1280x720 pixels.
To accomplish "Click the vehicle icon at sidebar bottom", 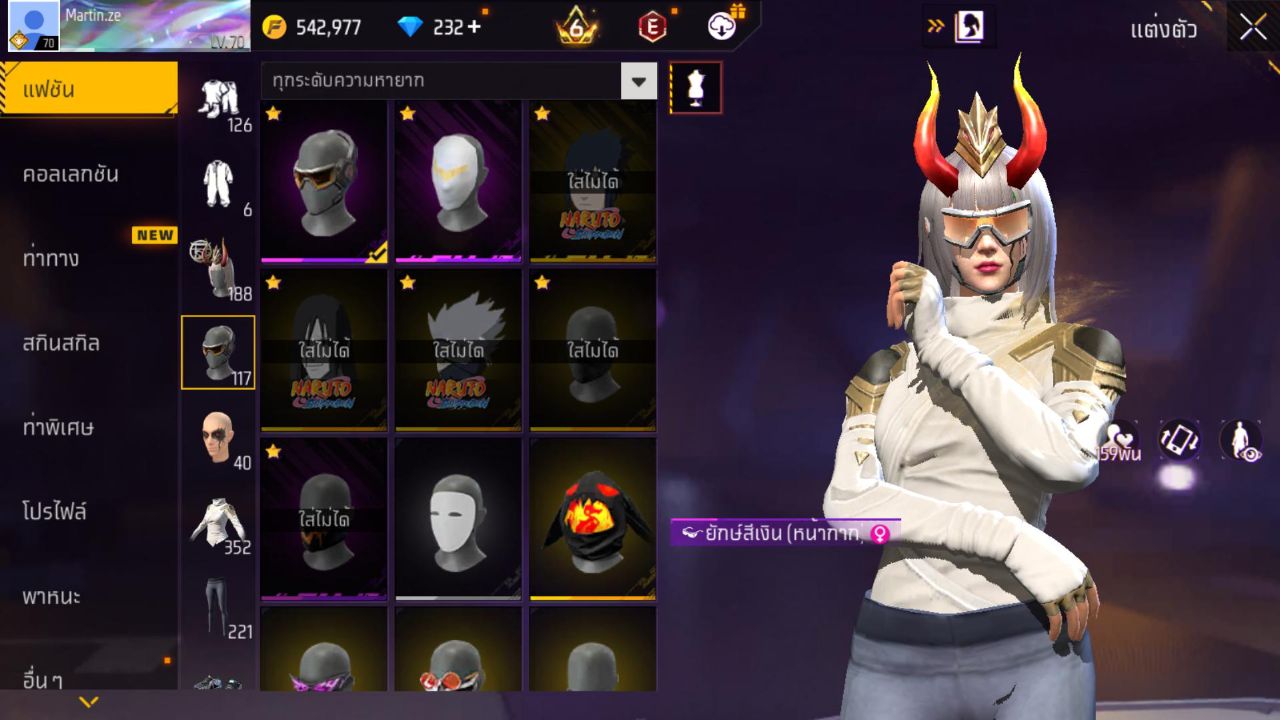I will (218, 685).
